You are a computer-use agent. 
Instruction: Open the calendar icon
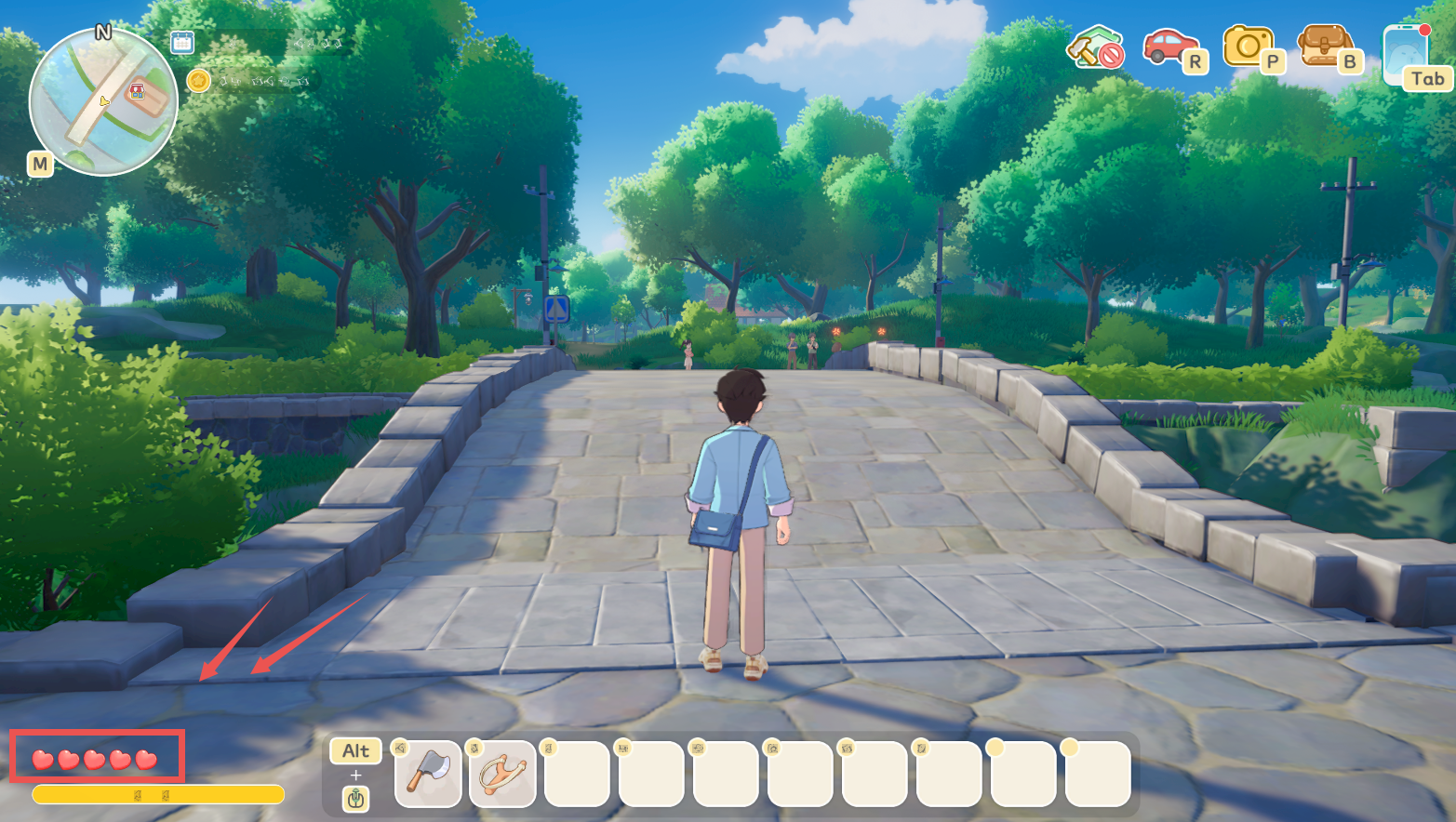point(182,42)
